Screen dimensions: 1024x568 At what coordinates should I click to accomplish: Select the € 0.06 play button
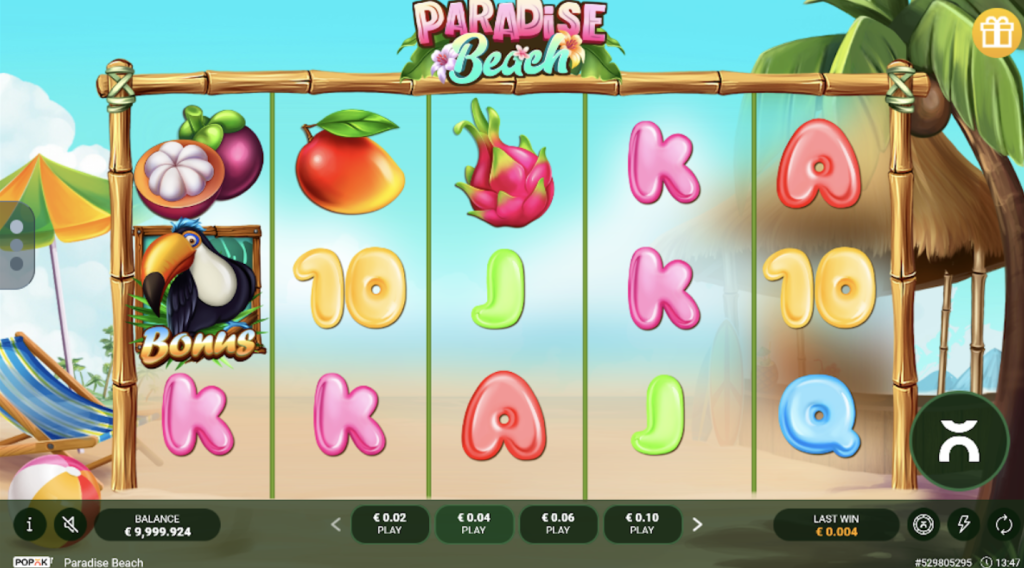[x=558, y=524]
